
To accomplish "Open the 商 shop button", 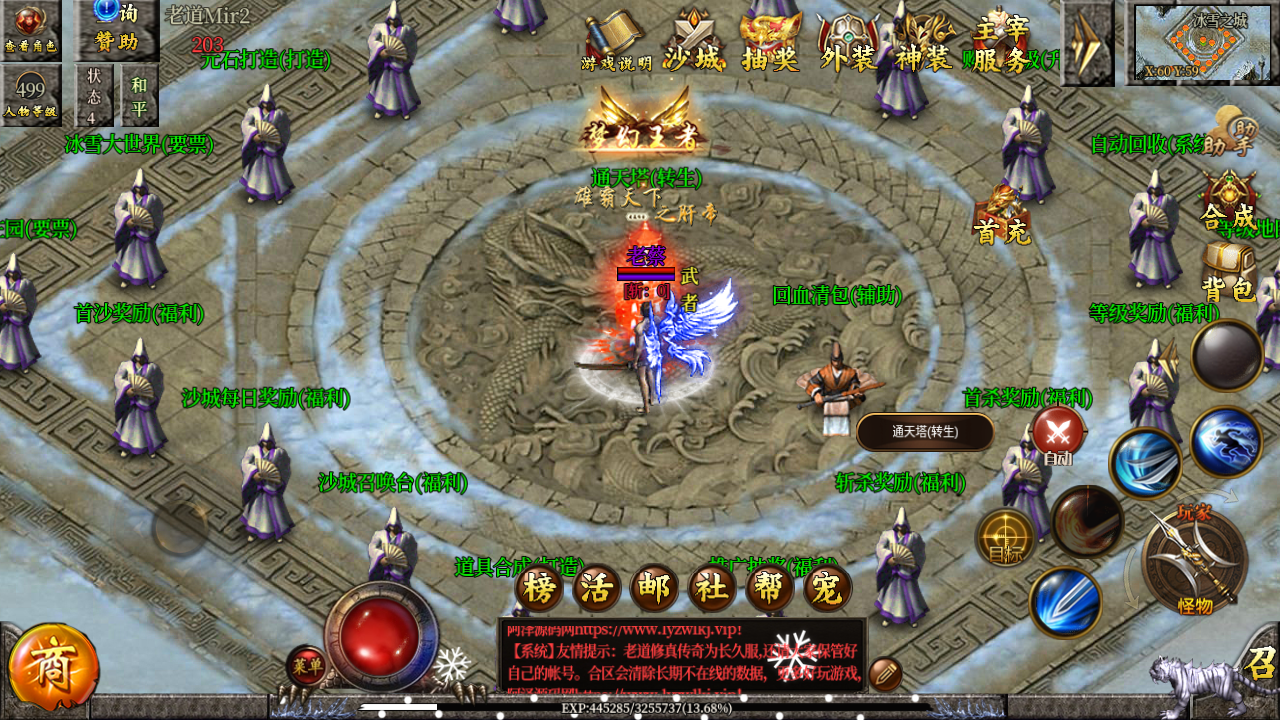I will click(x=53, y=668).
